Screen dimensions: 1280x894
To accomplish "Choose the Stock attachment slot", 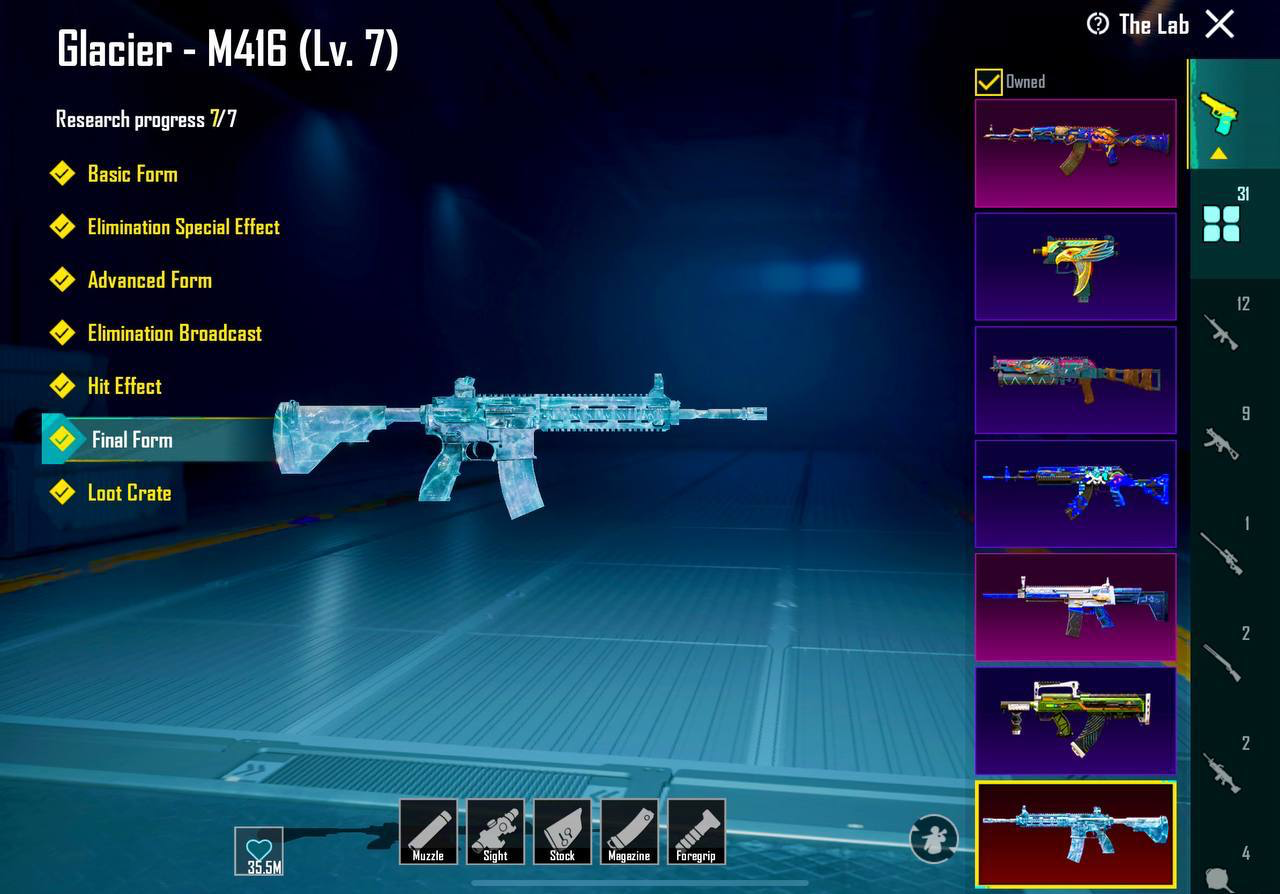I will [x=562, y=831].
